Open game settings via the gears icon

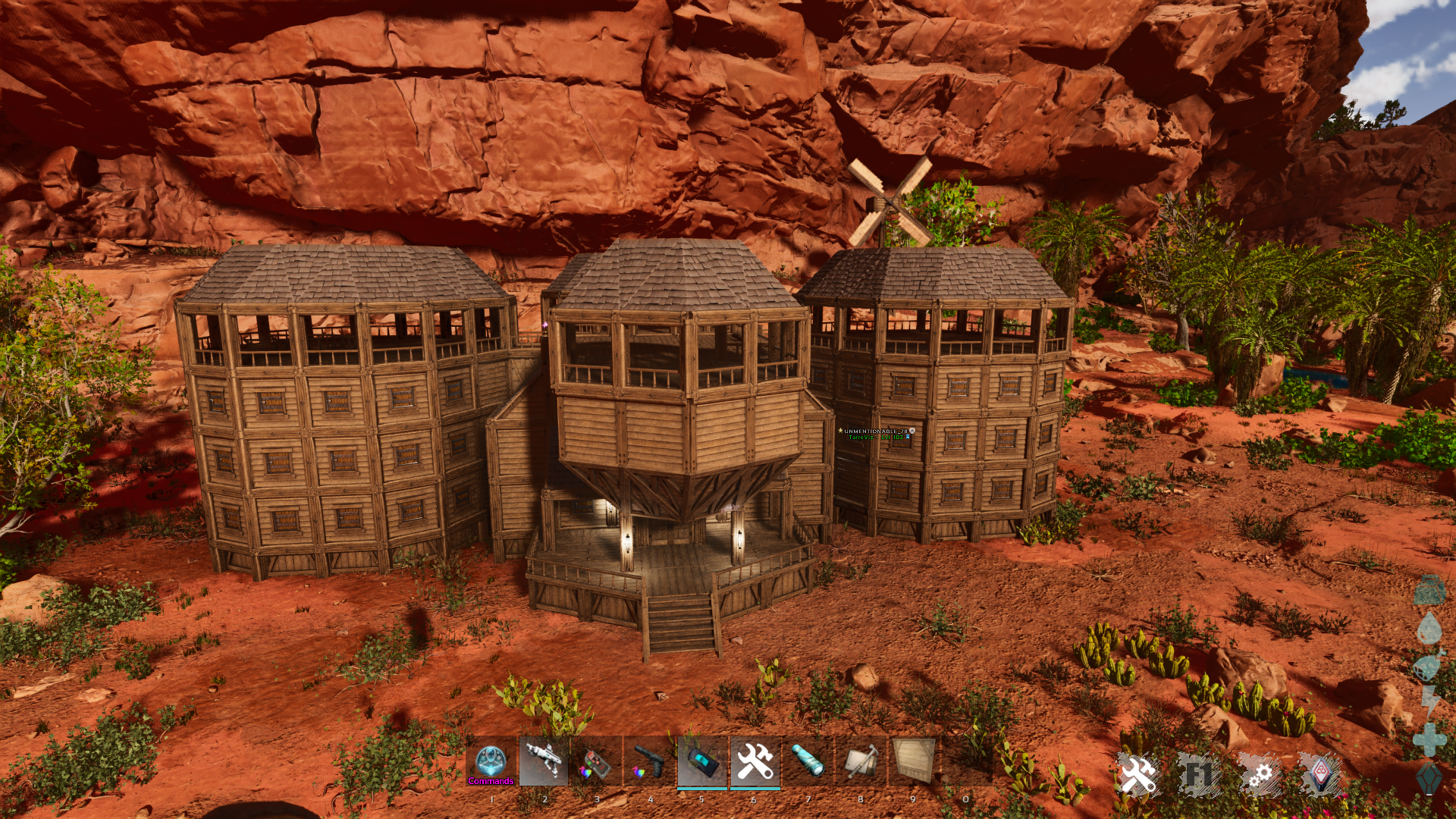click(x=1261, y=775)
